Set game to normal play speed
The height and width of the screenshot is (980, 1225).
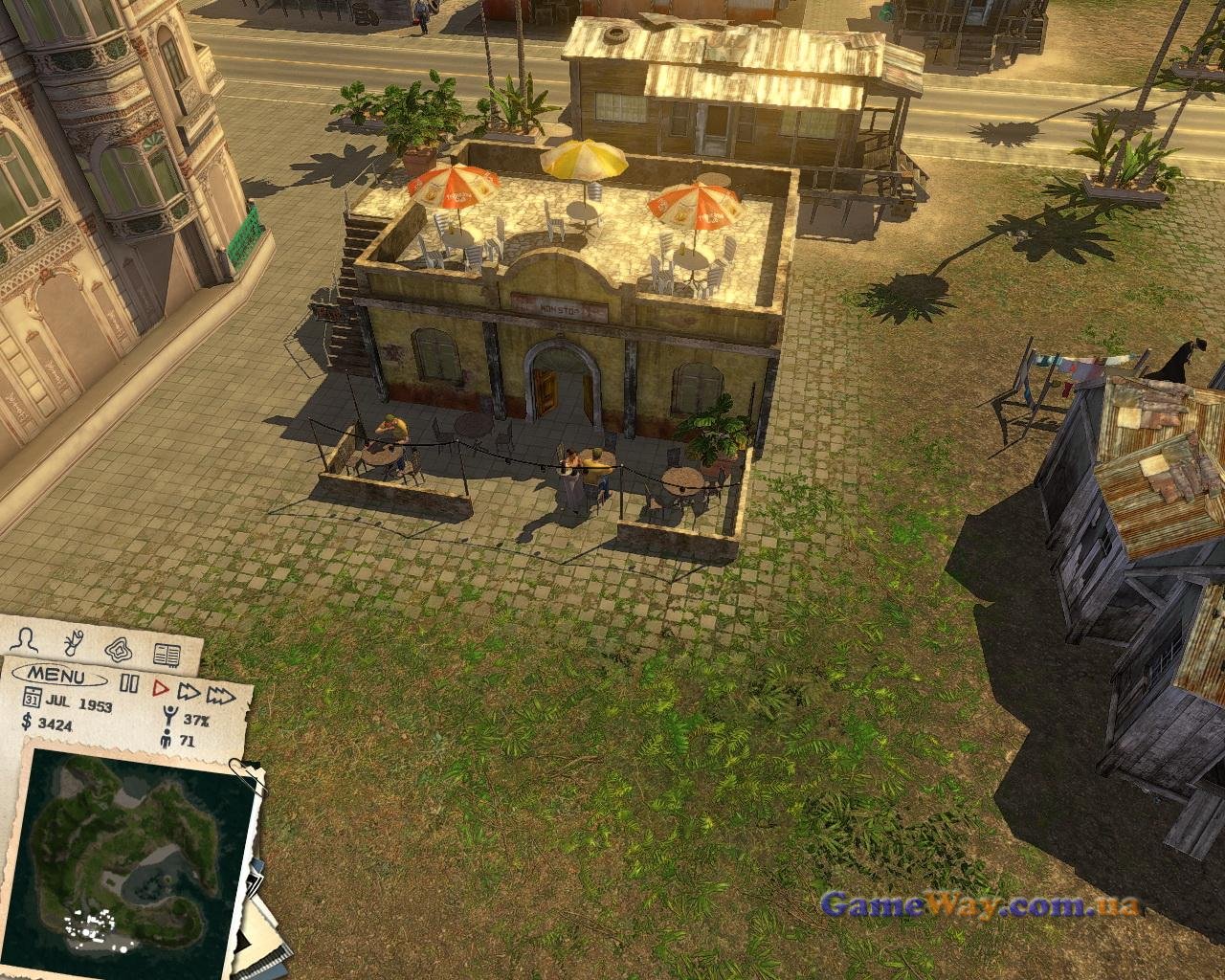160,686
